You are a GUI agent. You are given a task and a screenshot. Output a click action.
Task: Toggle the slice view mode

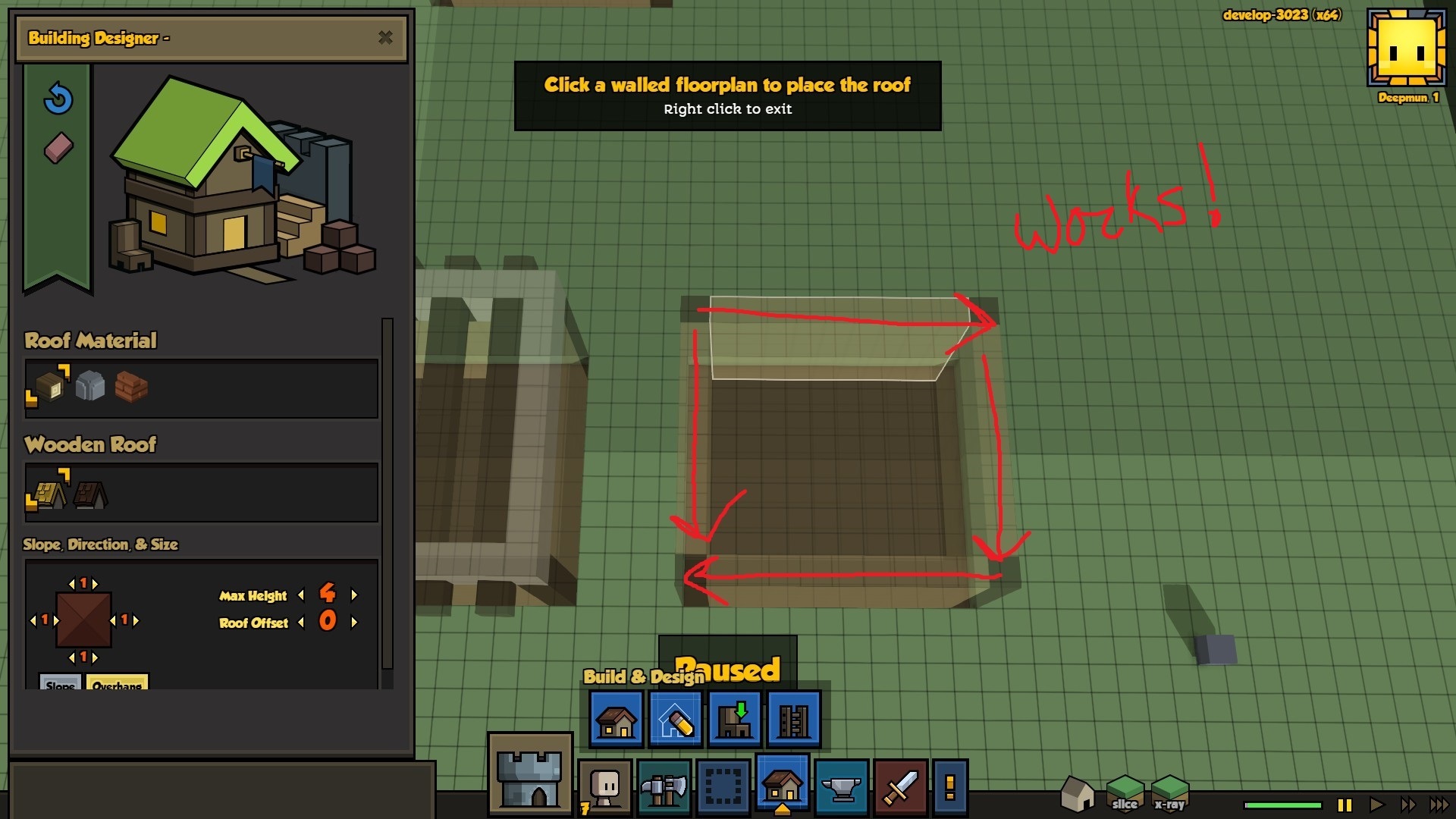tap(1125, 793)
